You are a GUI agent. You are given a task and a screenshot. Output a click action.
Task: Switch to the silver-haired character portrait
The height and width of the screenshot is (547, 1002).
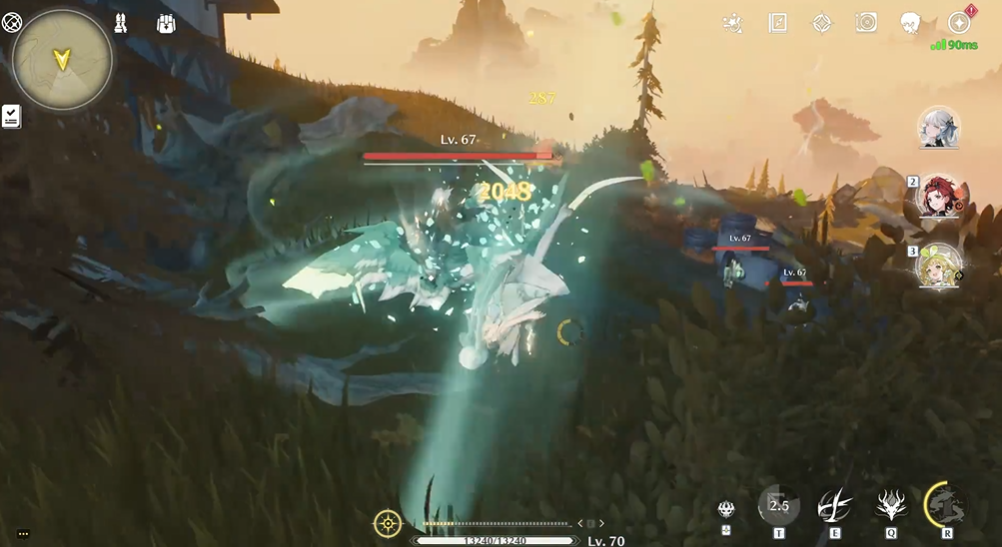(x=939, y=129)
